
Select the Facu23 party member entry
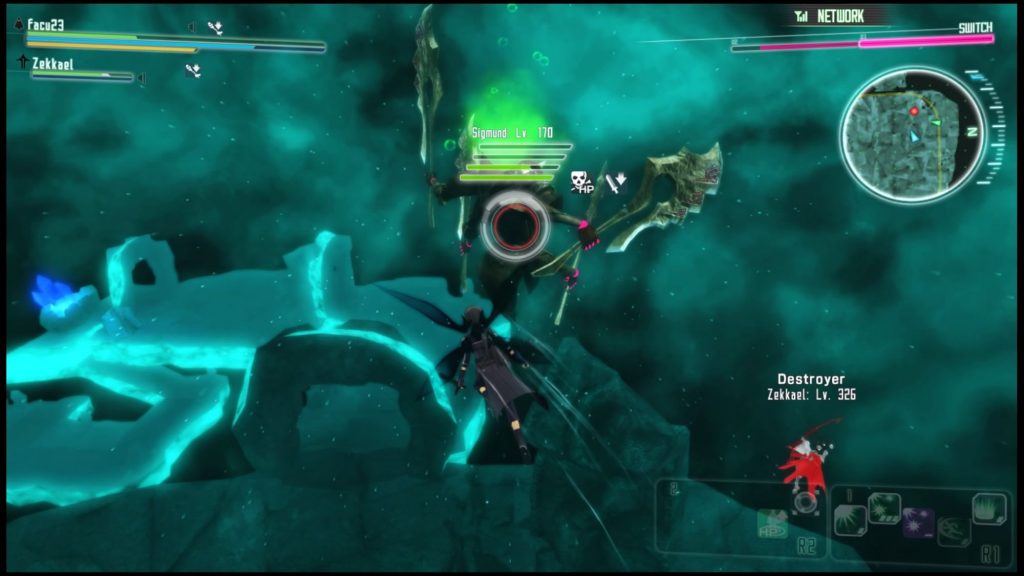click(46, 25)
